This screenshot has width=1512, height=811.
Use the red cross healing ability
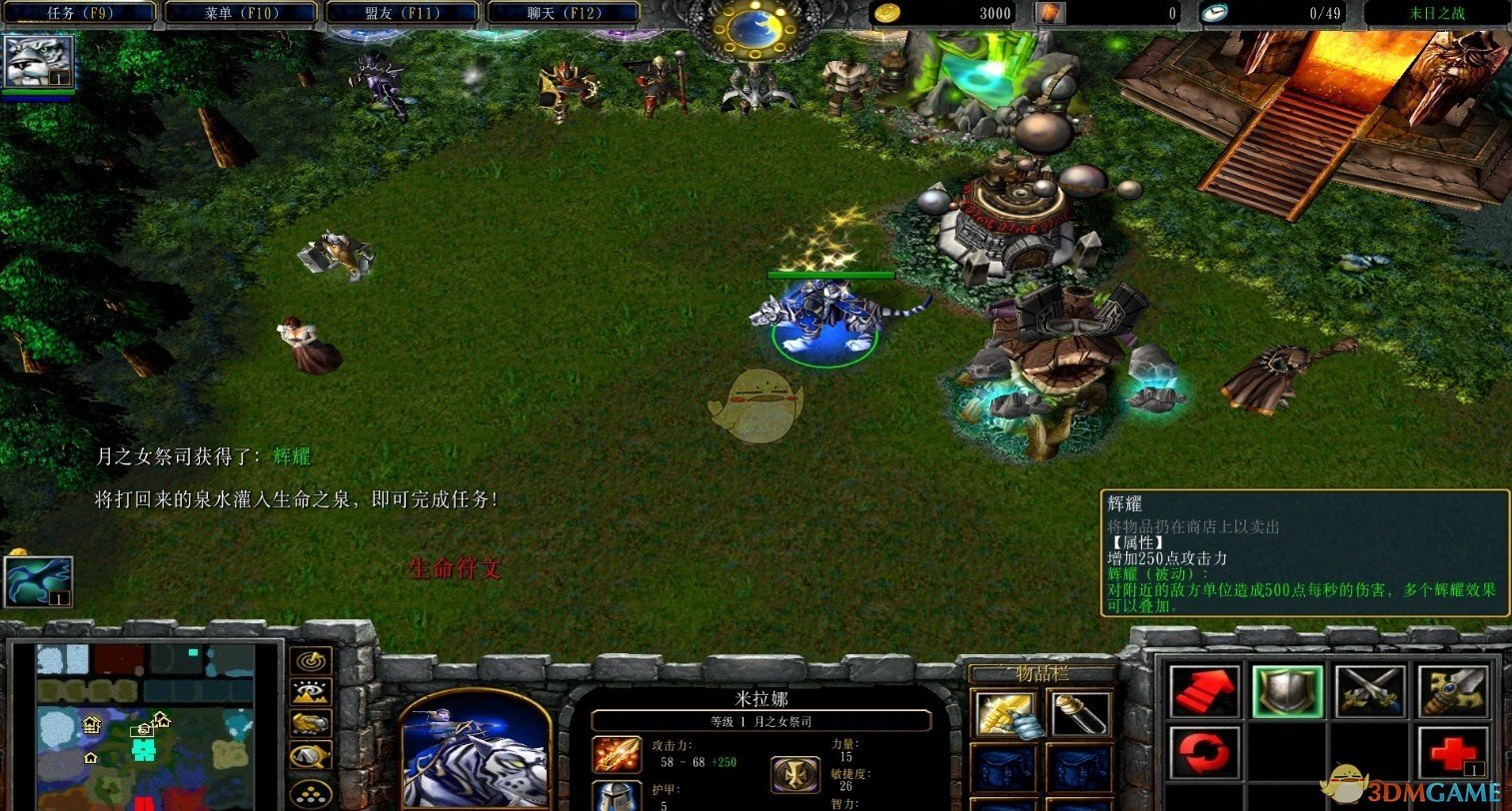(1454, 752)
